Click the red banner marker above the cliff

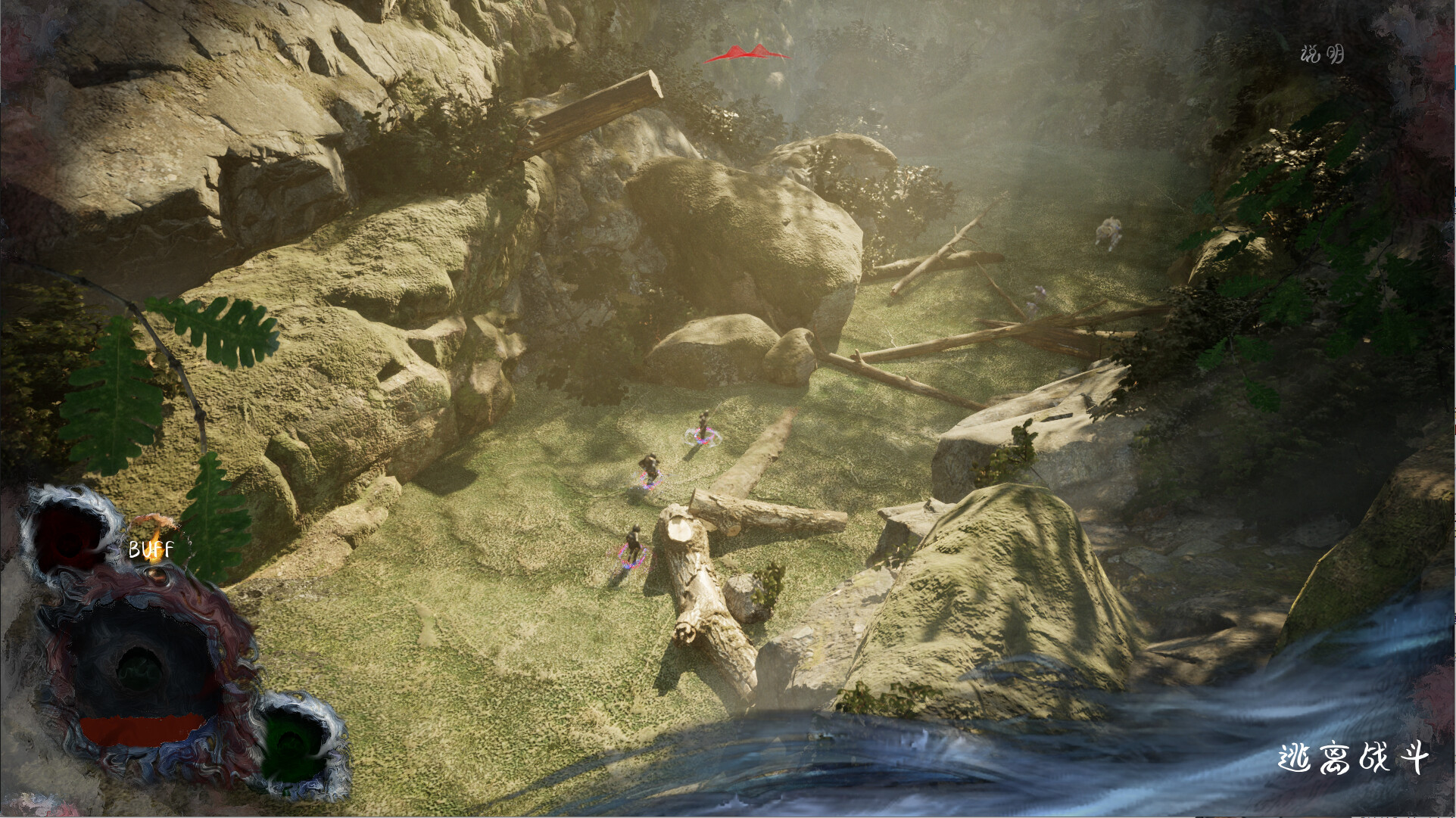(x=747, y=53)
